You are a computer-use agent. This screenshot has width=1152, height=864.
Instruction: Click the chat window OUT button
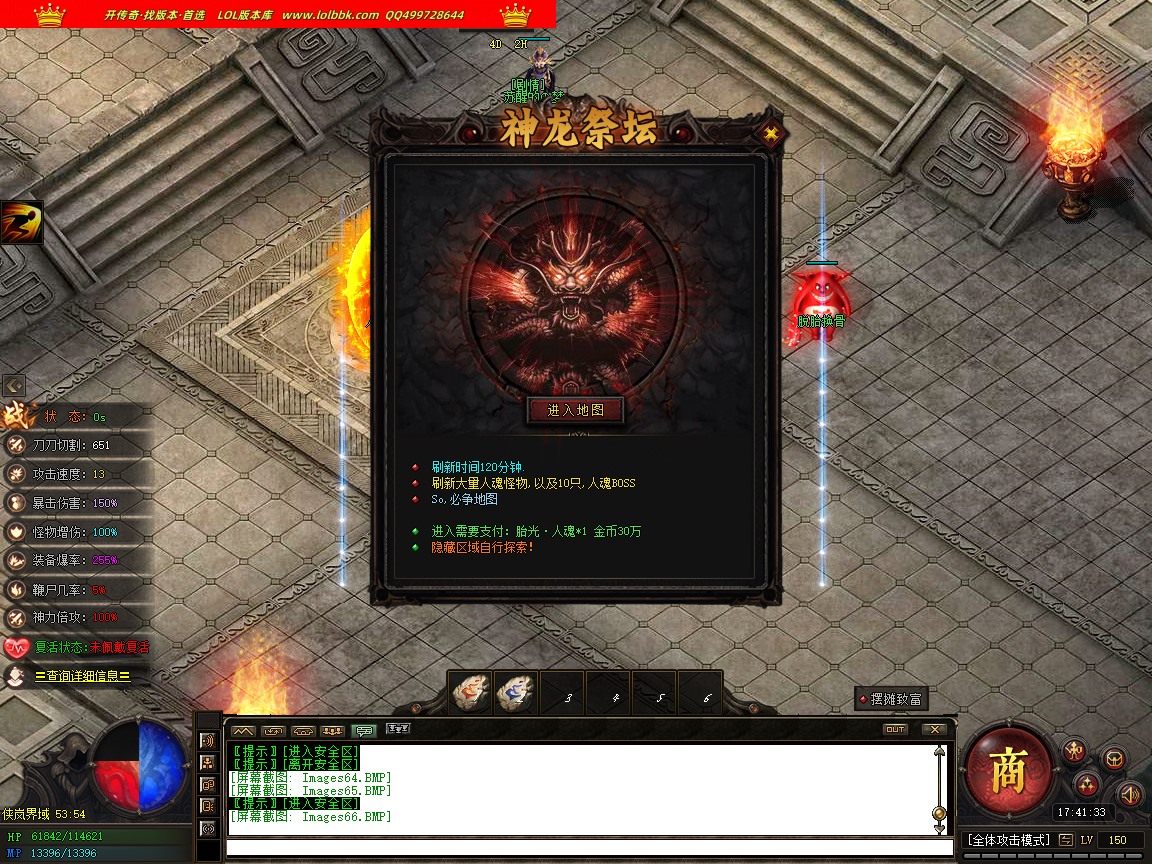click(x=895, y=730)
